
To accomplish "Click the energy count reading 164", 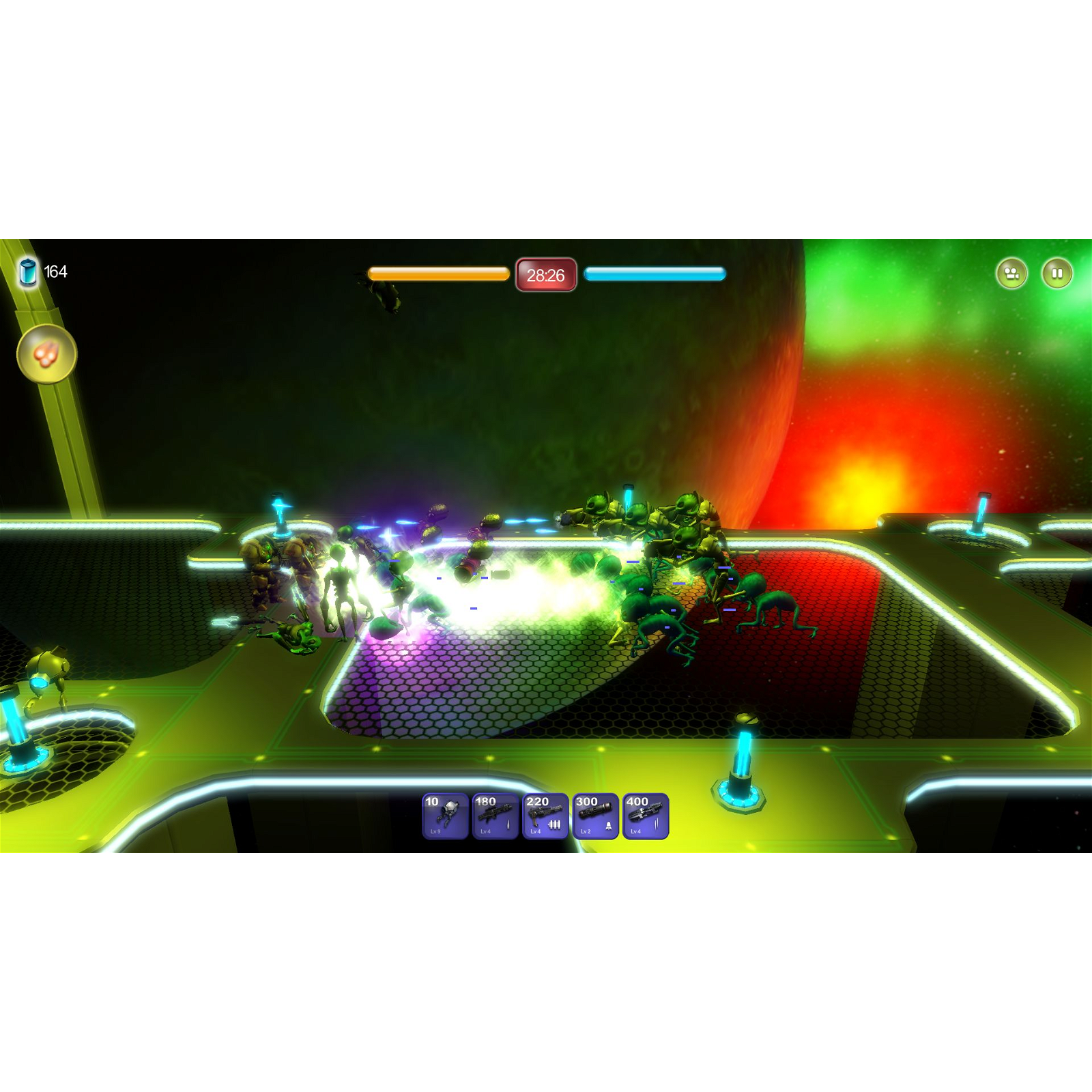I will click(56, 271).
